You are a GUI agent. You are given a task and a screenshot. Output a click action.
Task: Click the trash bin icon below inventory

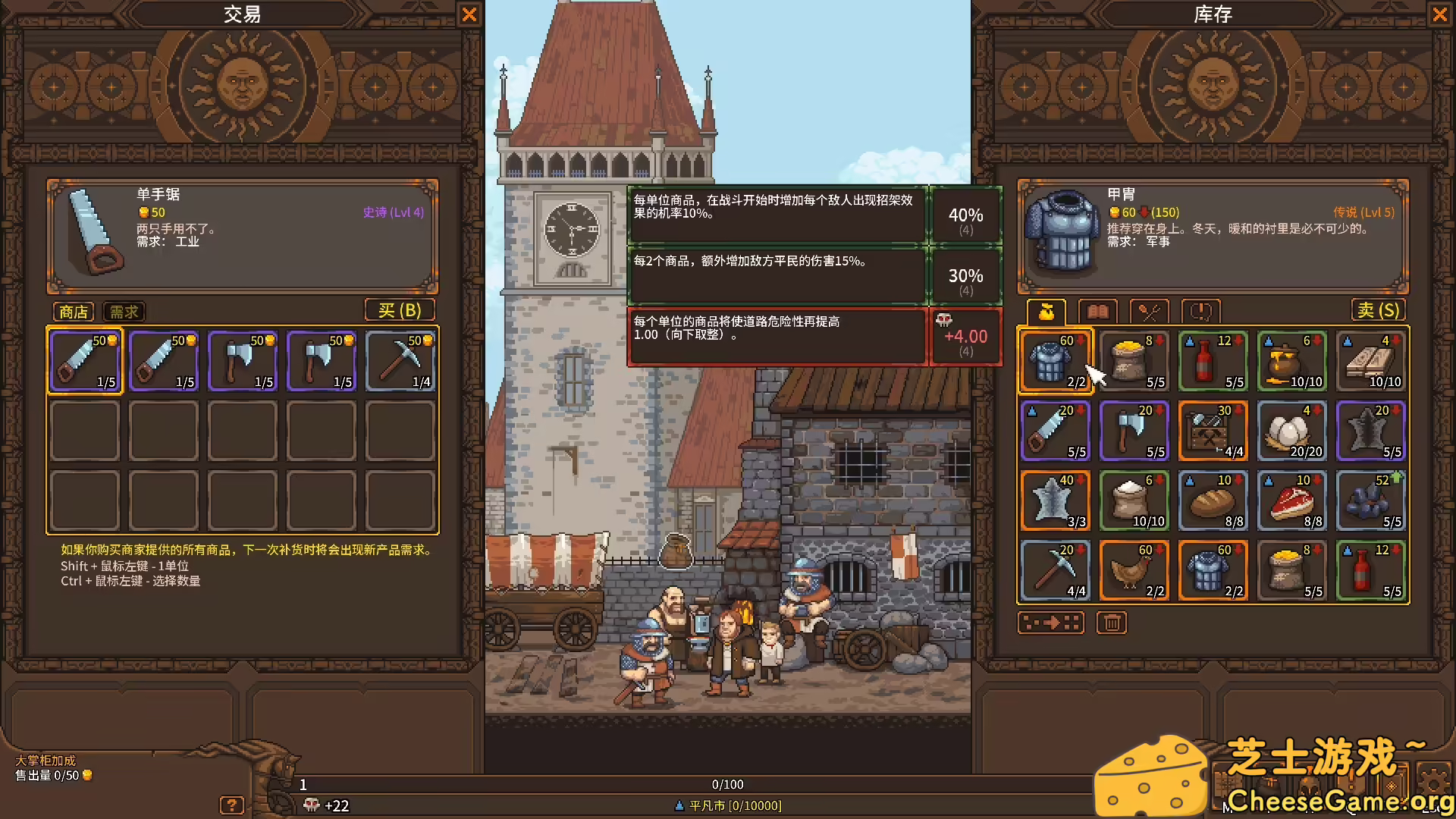[x=1111, y=622]
